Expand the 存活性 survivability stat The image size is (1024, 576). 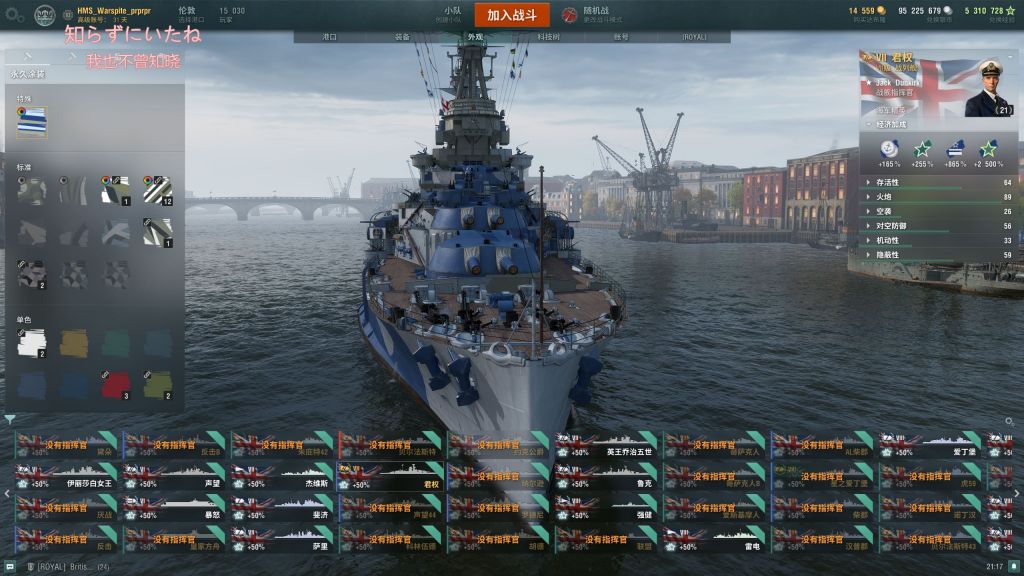940,183
